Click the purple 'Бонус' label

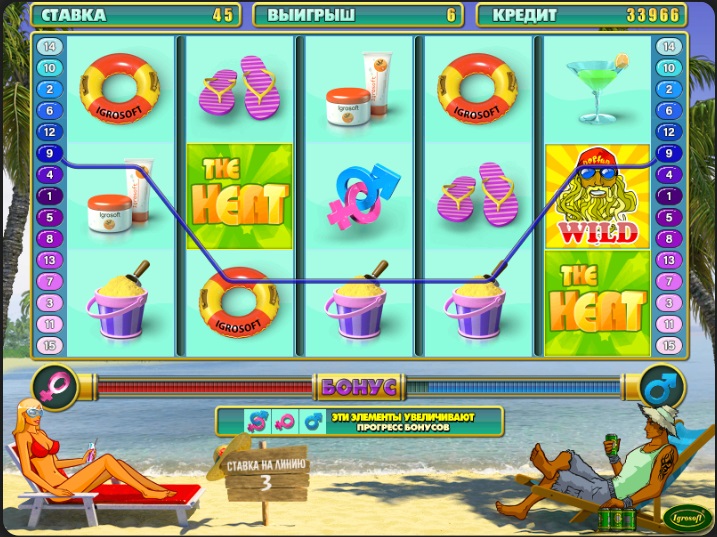tap(357, 386)
